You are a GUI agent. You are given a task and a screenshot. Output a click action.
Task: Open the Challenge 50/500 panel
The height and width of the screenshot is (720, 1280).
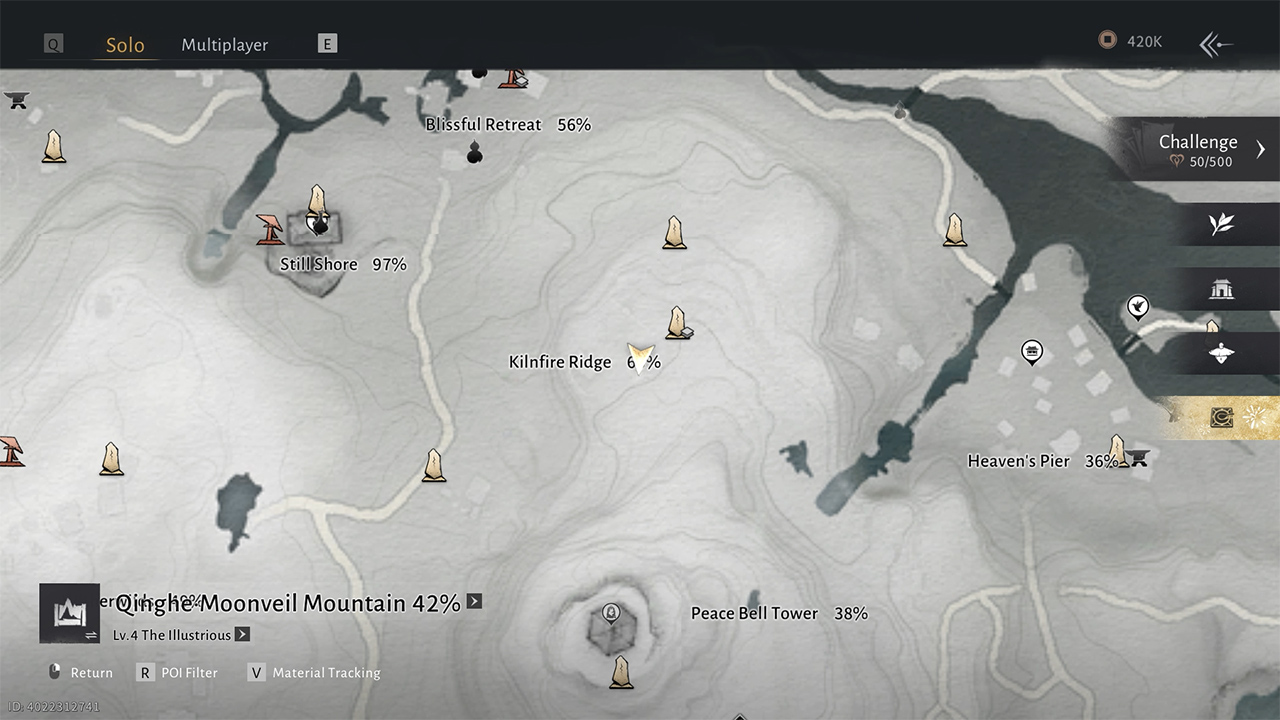(x=1198, y=149)
